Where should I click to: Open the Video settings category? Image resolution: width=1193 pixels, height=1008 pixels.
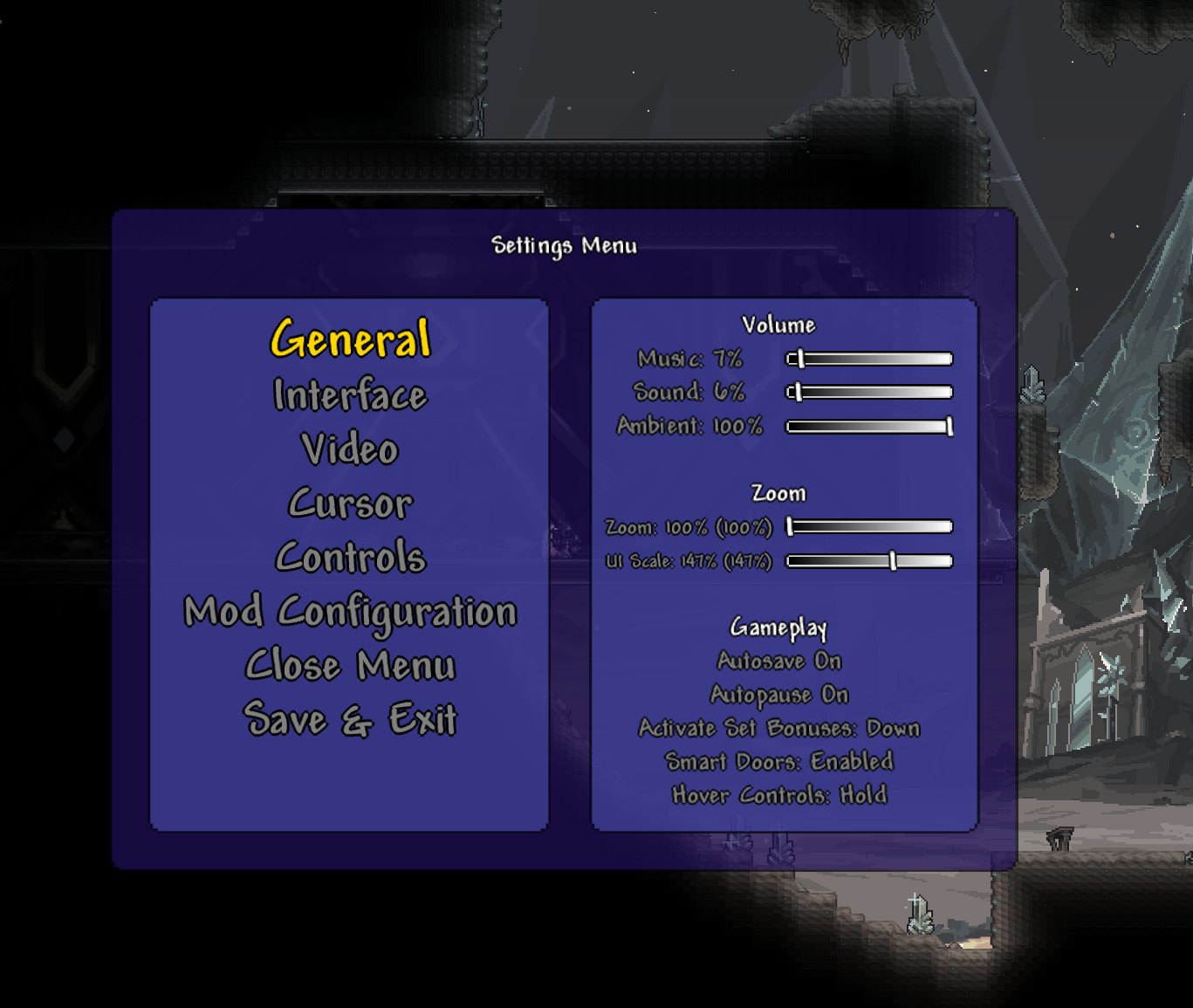pos(349,449)
